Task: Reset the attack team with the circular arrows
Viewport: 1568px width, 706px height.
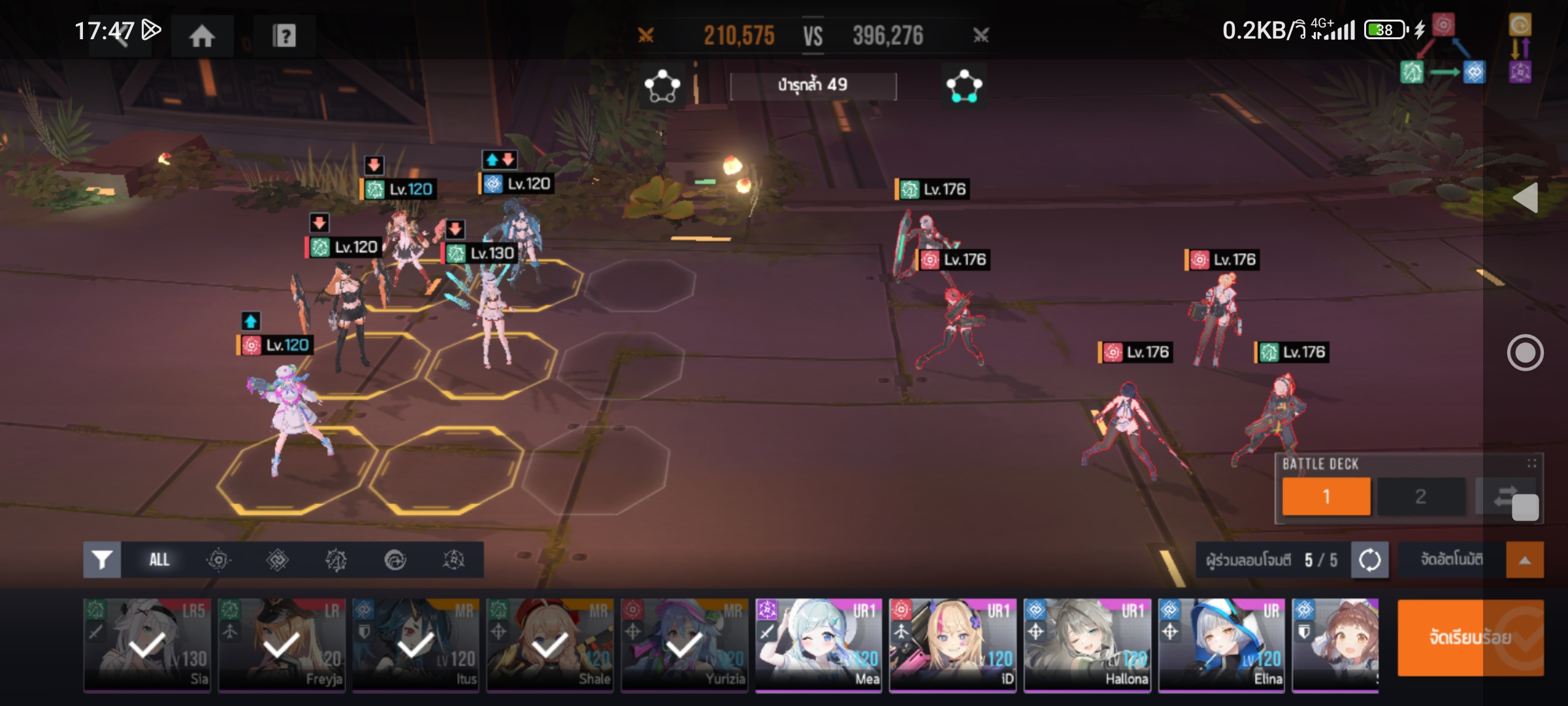Action: point(1369,560)
